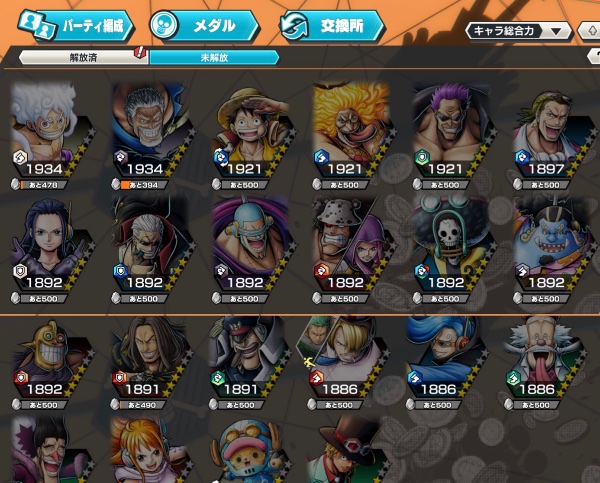Pick the saluting straw hat Luffy tile
600x483 pixels.
(x=250, y=130)
